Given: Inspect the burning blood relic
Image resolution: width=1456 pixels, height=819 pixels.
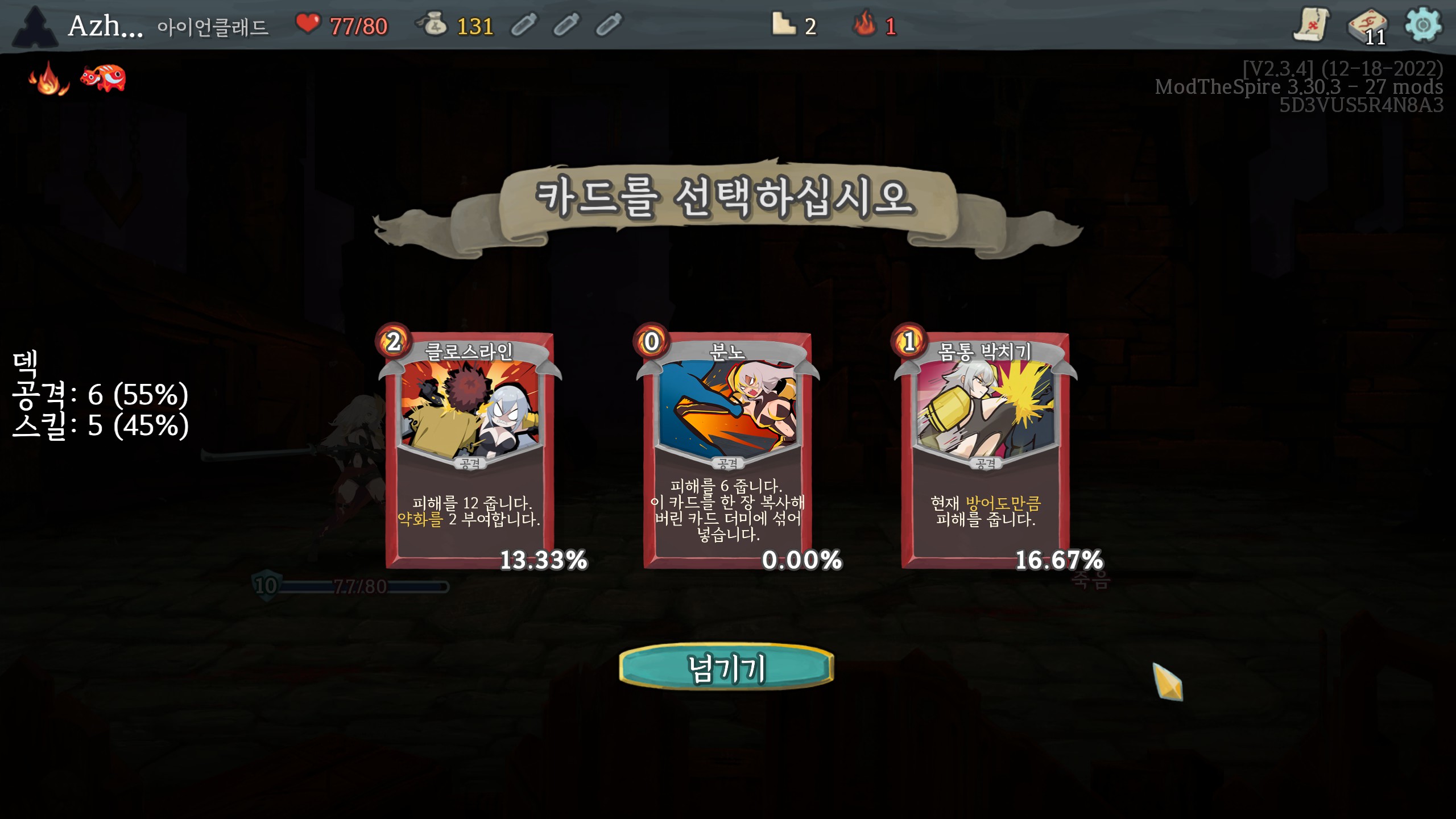Looking at the screenshot, I should [x=49, y=78].
